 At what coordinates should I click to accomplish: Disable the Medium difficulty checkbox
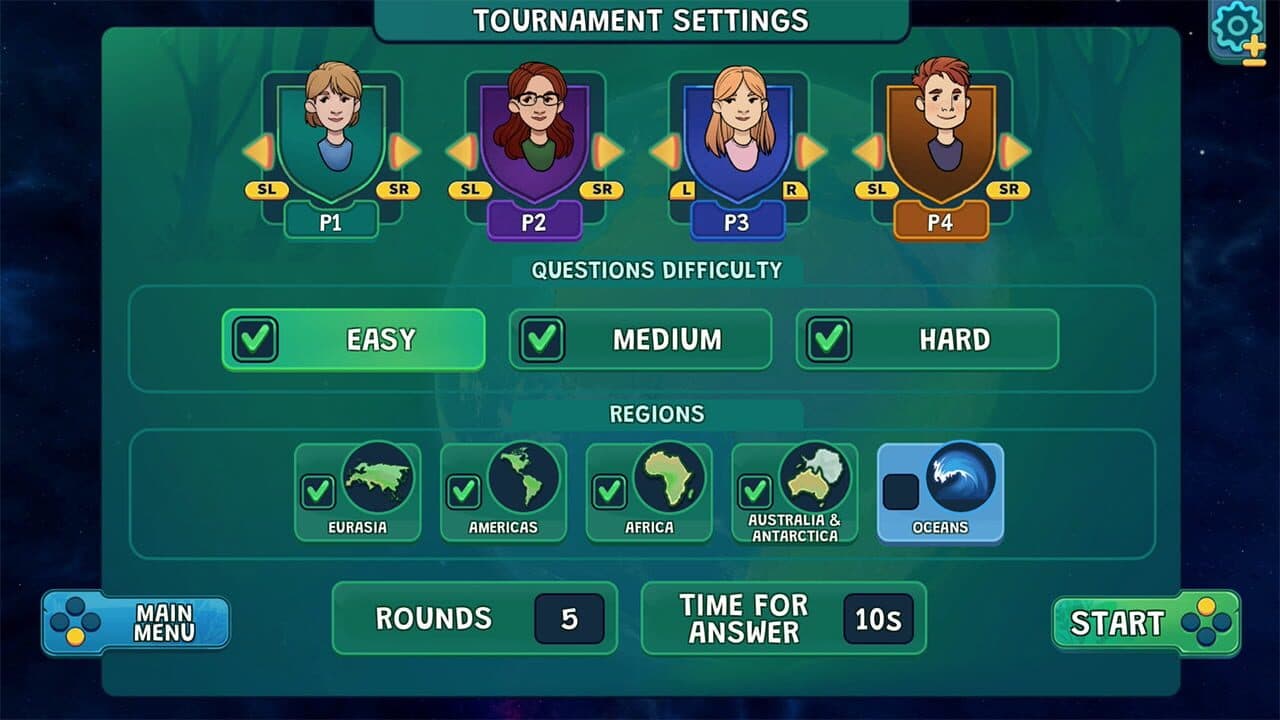(x=541, y=339)
